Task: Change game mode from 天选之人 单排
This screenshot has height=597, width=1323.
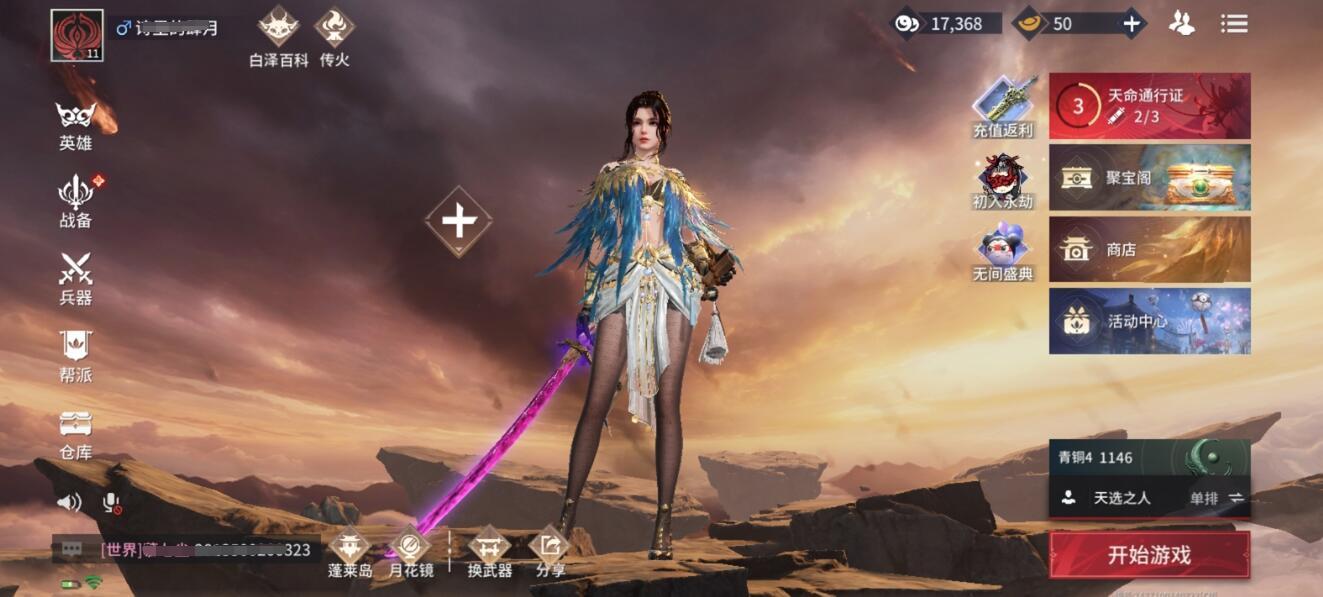Action: click(x=1149, y=497)
